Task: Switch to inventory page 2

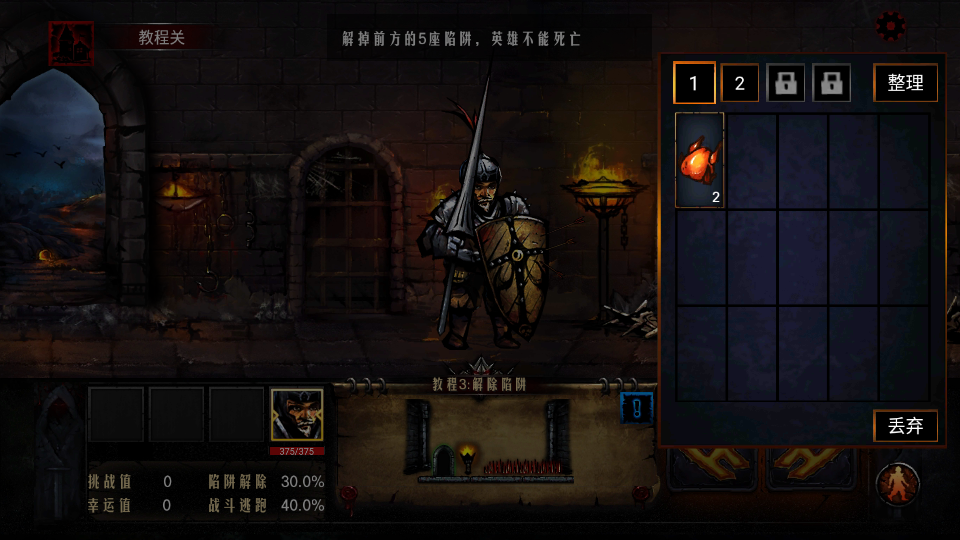Action: click(740, 83)
